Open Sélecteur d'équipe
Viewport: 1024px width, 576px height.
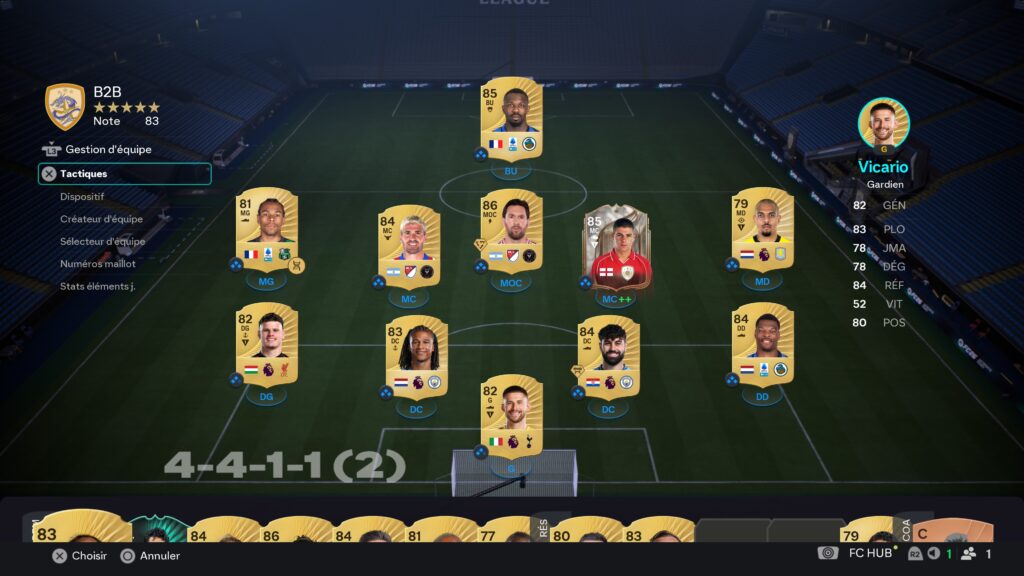click(102, 241)
